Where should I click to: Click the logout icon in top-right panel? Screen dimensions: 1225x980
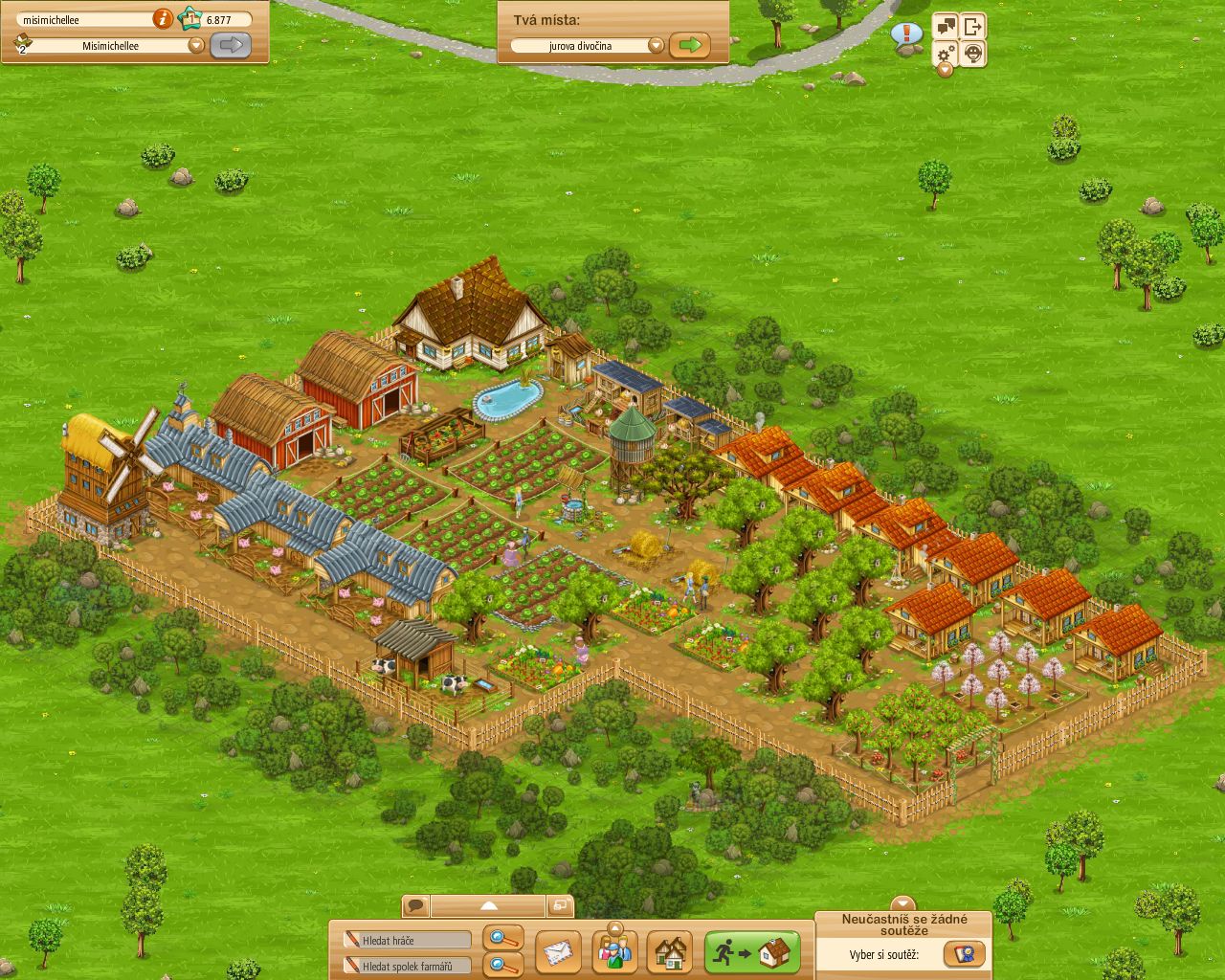coord(972,25)
